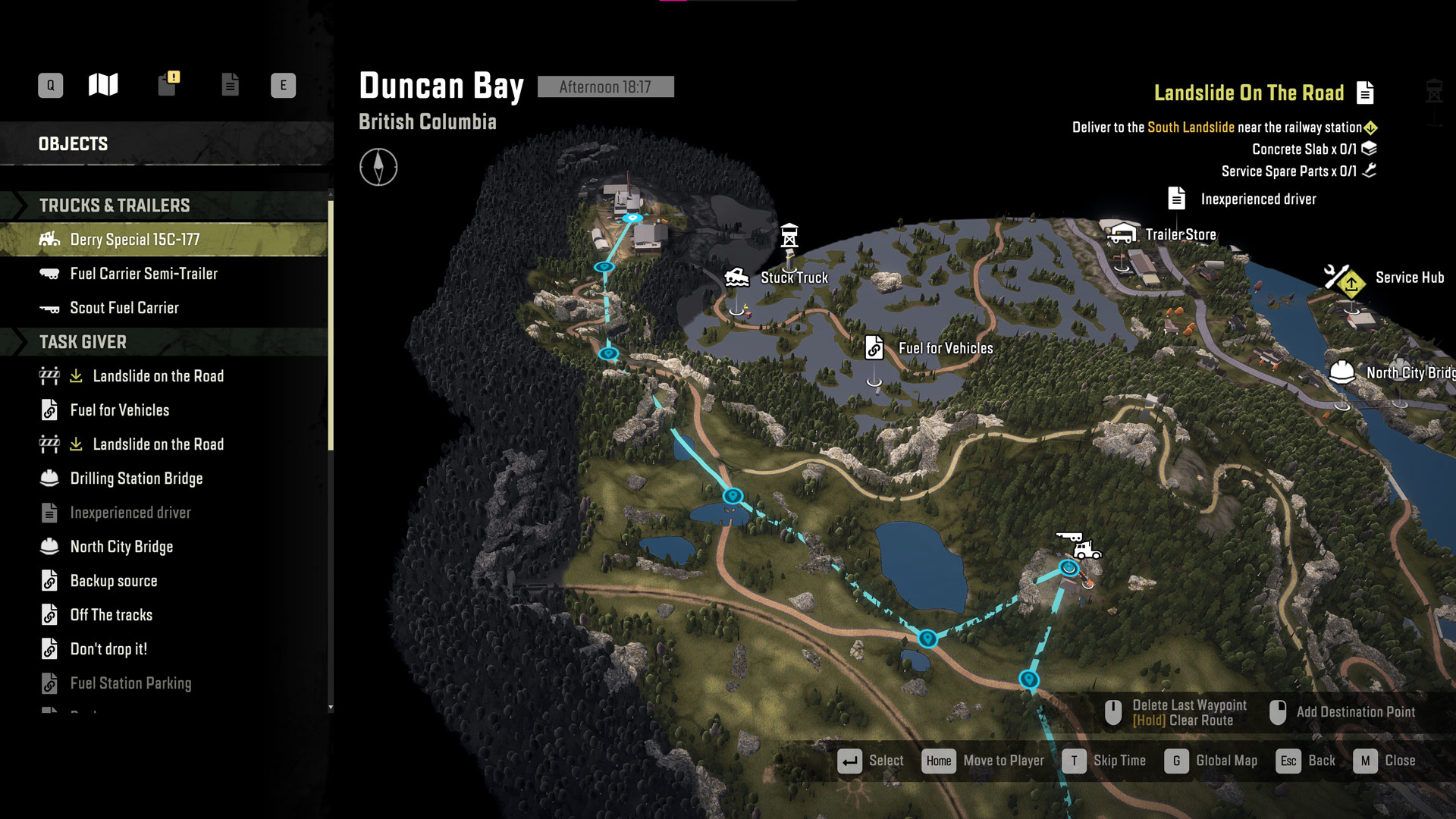Select Fuel Carrier Semi-Trailer entry
The width and height of the screenshot is (1456, 819).
(143, 274)
